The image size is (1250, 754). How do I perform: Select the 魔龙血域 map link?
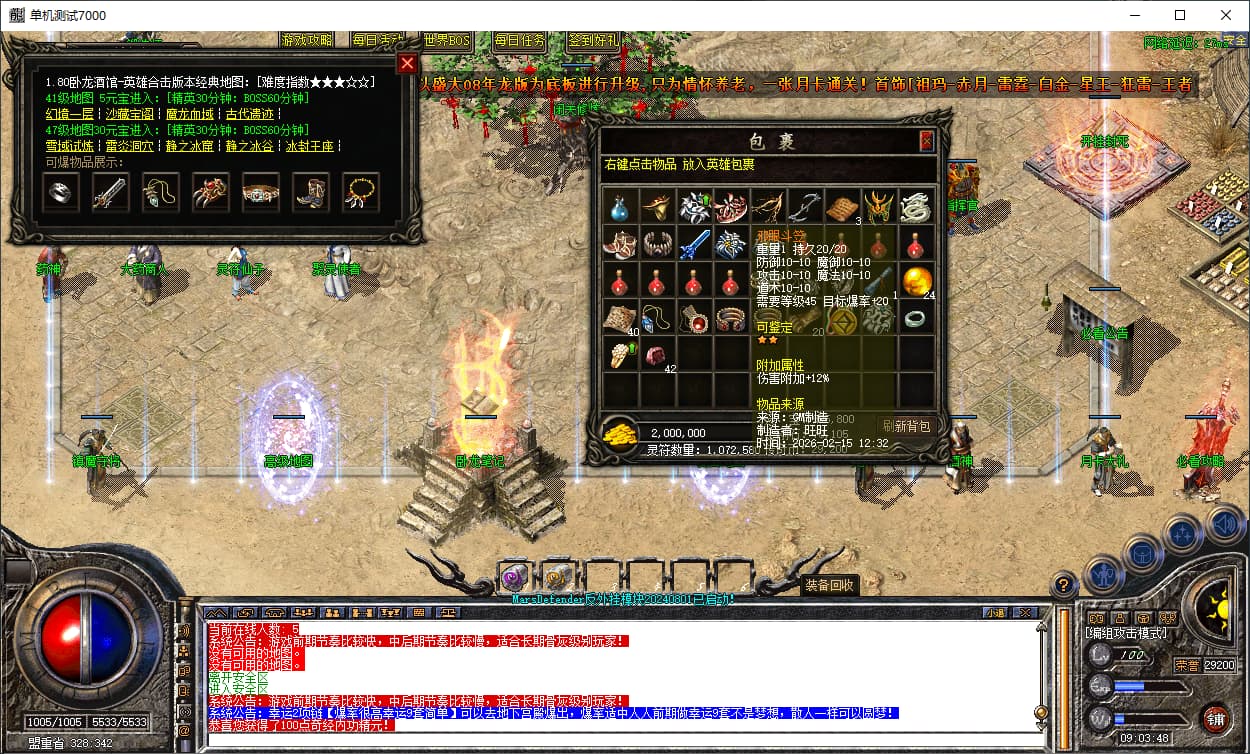pos(191,114)
